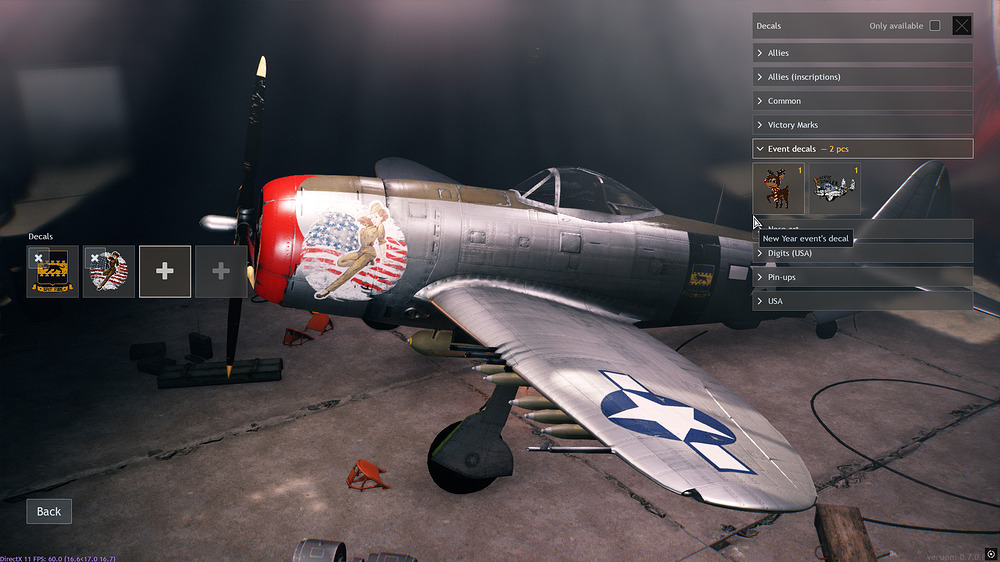Expand the Allies decal category
The height and width of the screenshot is (562, 1000).
(x=862, y=53)
